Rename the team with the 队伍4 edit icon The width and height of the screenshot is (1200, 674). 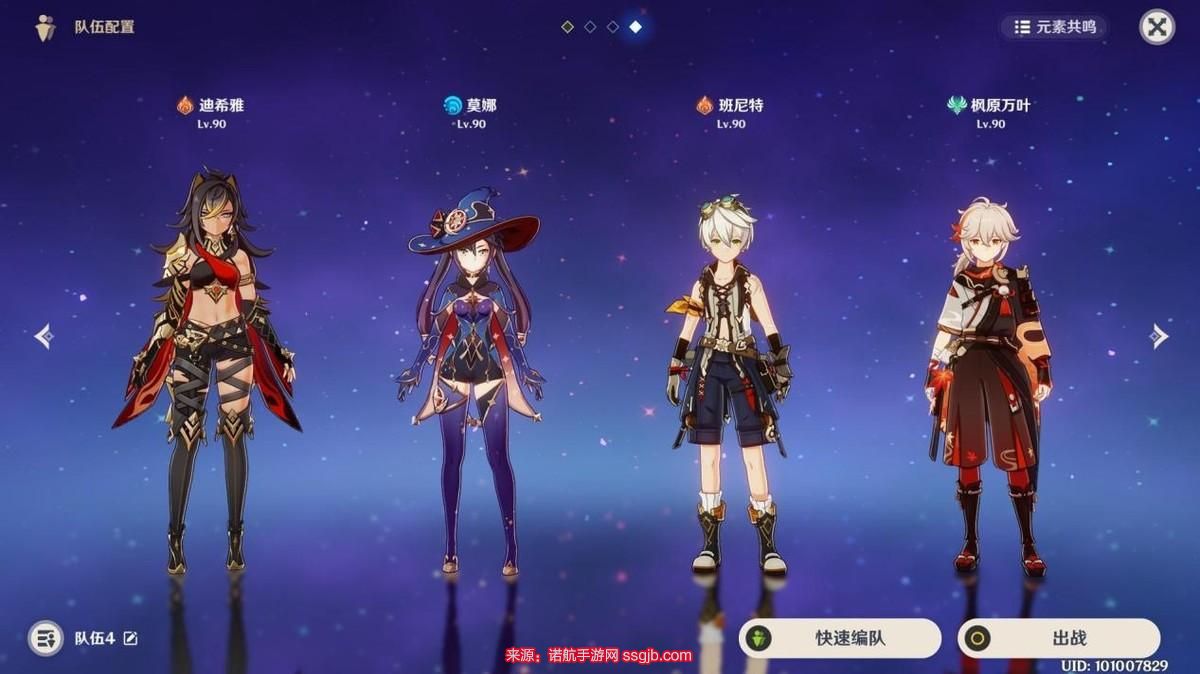[x=131, y=638]
